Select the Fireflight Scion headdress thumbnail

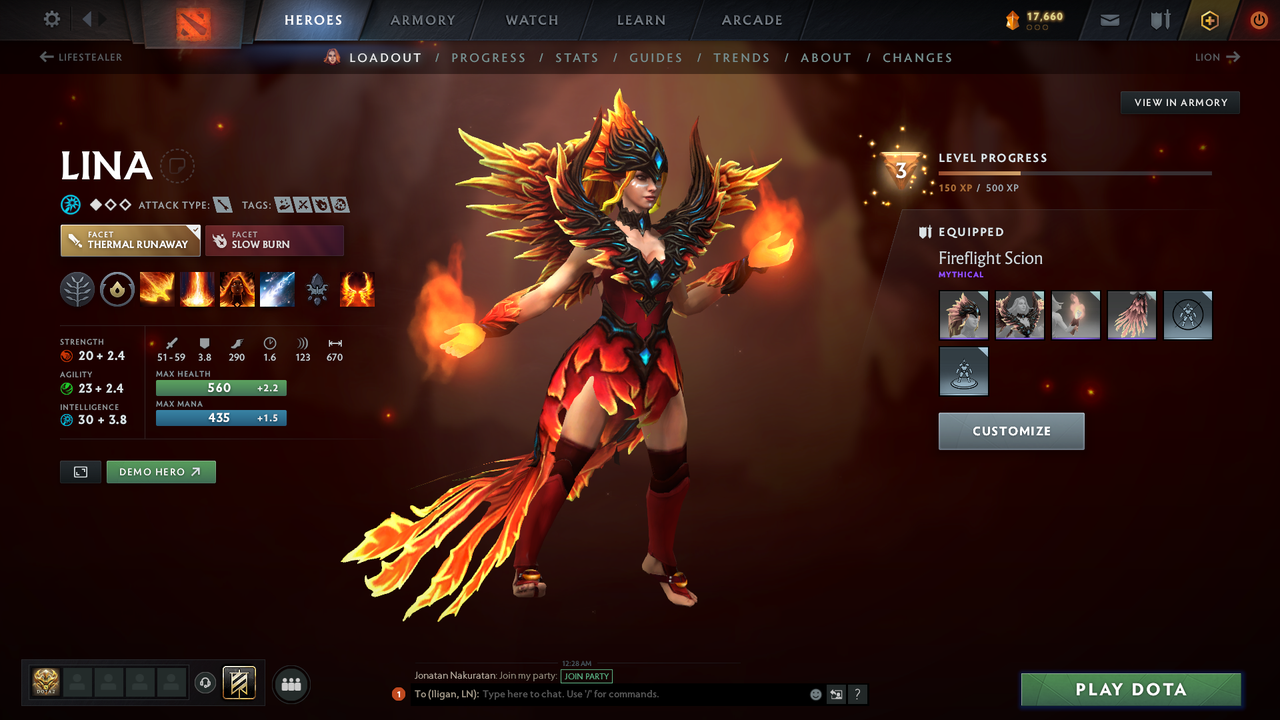[x=963, y=315]
